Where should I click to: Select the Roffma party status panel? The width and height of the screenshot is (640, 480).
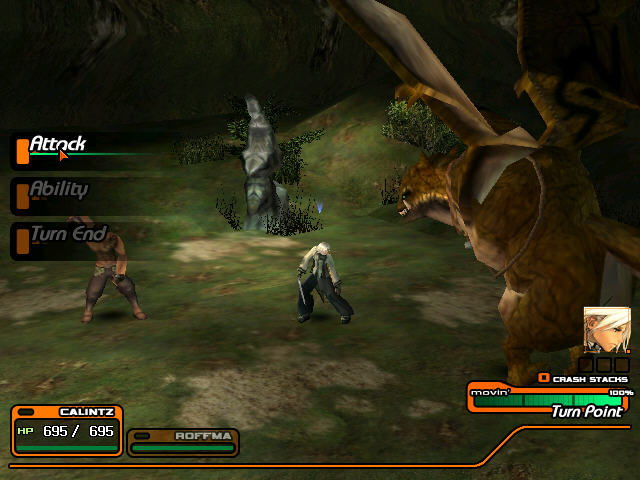pos(182,442)
